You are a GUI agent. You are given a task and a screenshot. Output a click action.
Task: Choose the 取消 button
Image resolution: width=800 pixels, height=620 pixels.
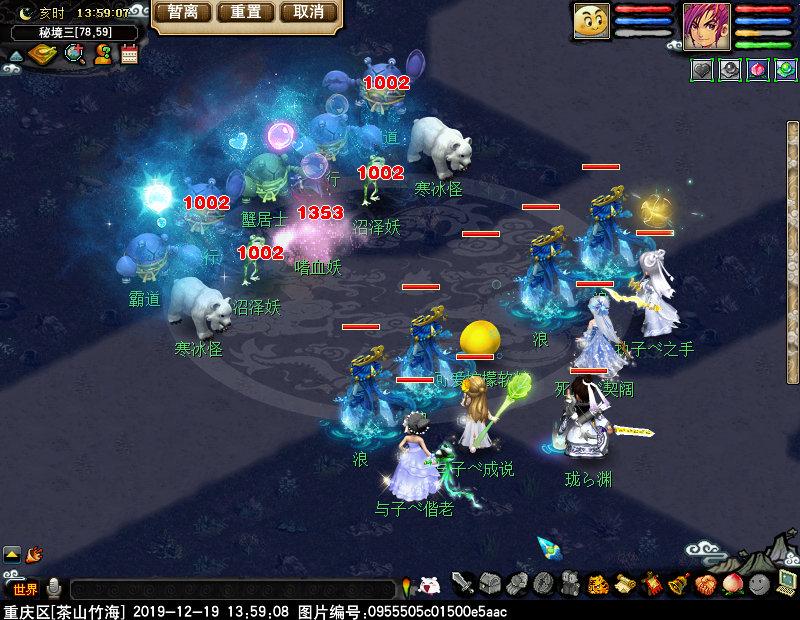[308, 13]
